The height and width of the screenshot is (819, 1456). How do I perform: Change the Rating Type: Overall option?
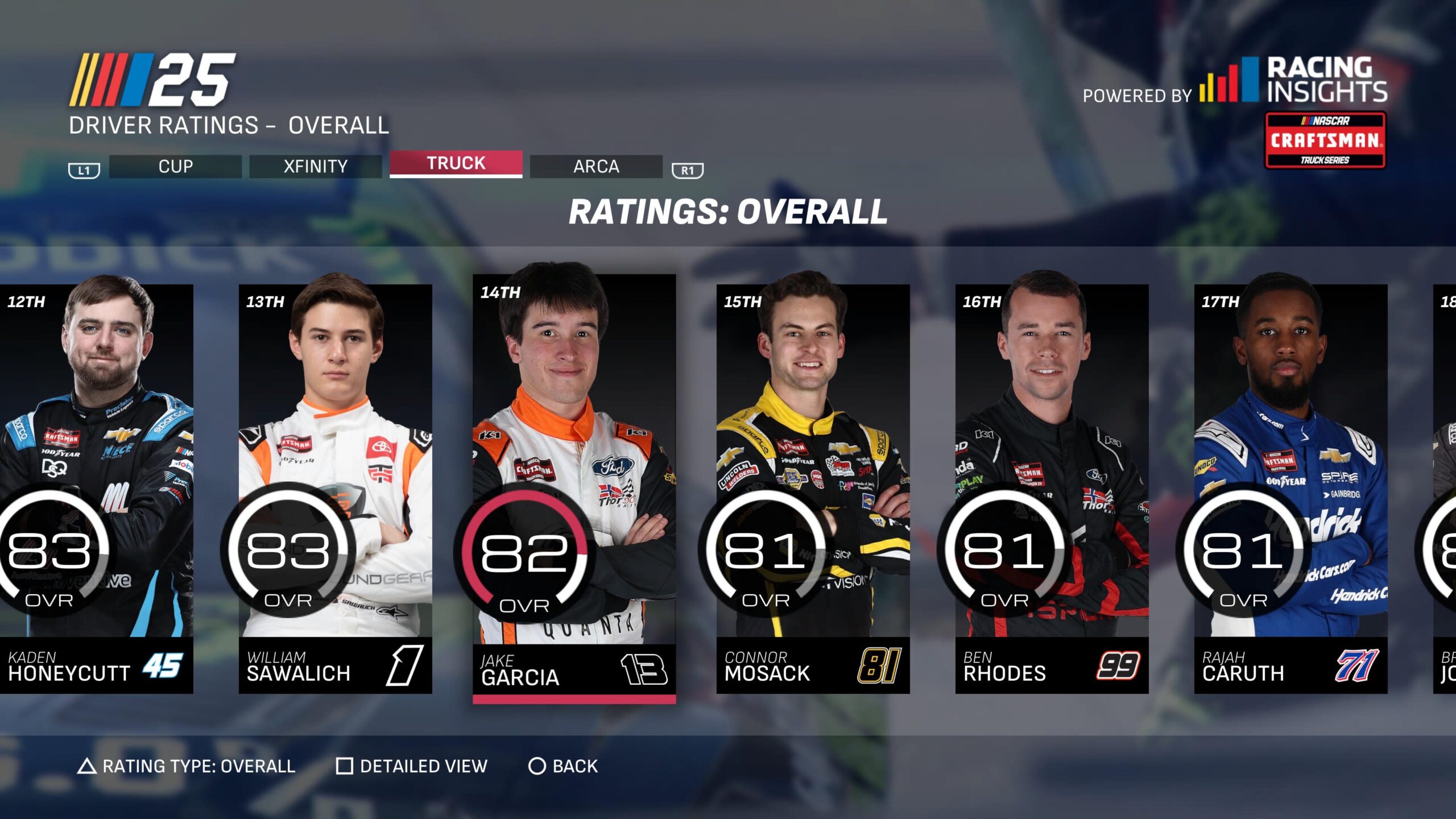point(187,766)
